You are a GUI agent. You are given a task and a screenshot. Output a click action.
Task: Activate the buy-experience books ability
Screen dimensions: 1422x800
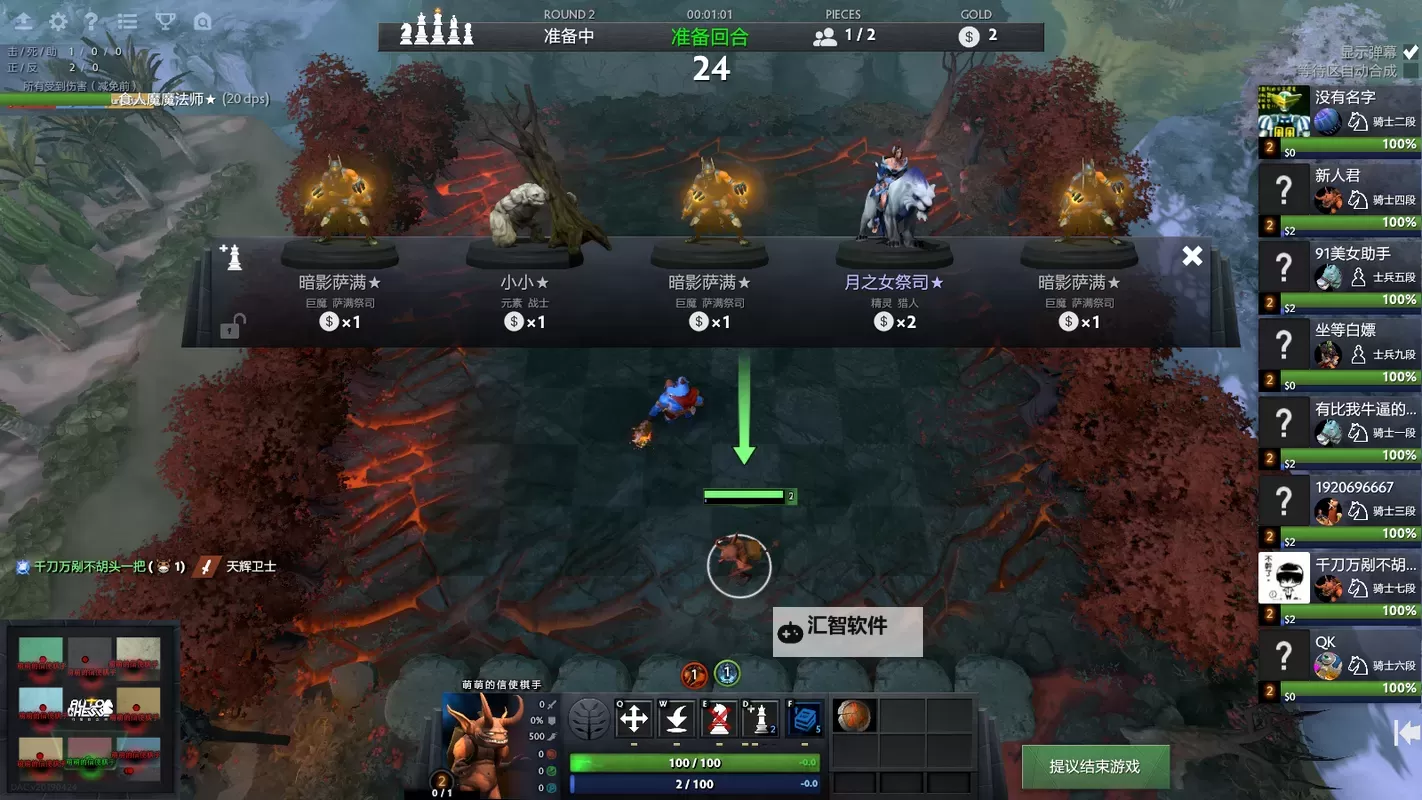[805, 718]
